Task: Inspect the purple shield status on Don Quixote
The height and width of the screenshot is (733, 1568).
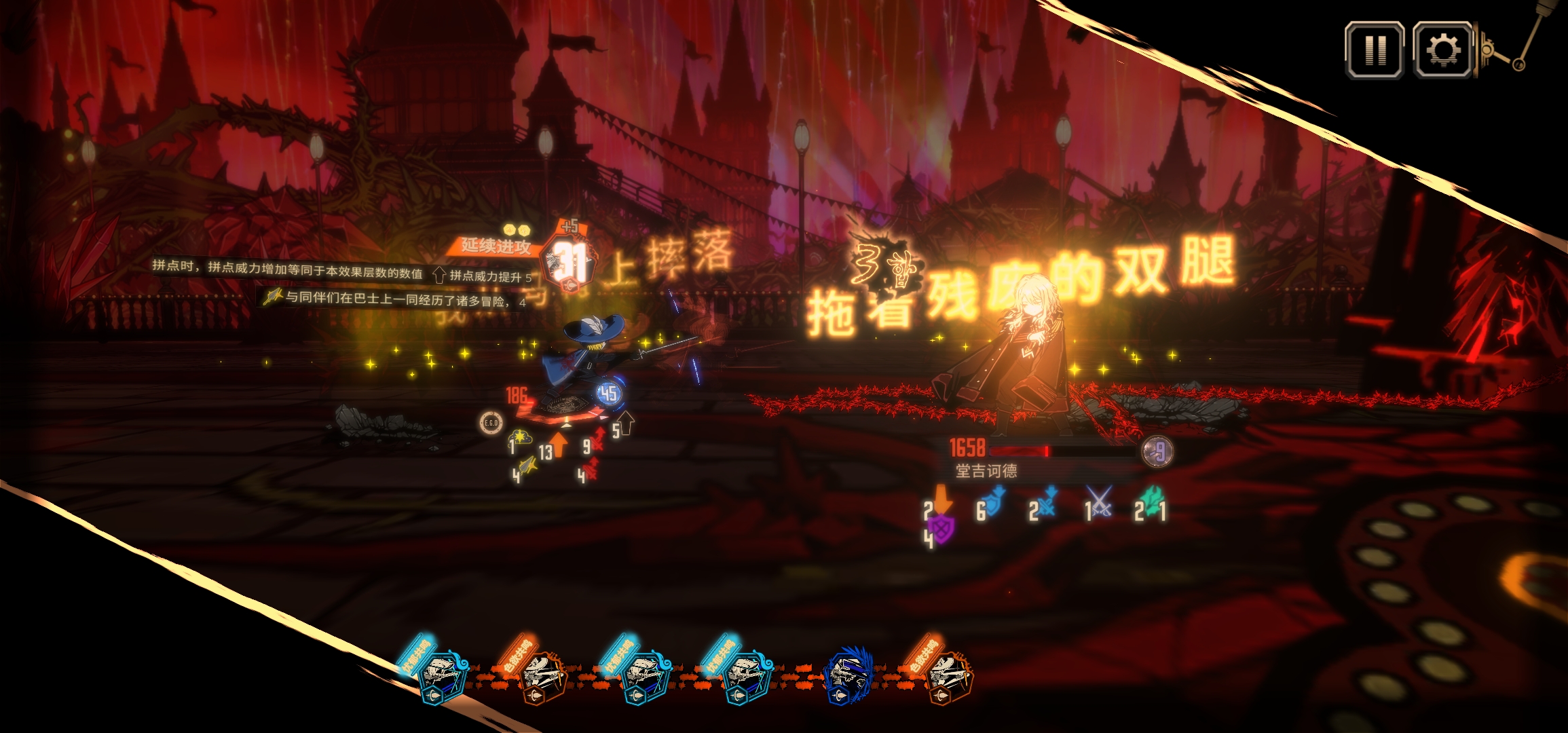Action: click(940, 529)
